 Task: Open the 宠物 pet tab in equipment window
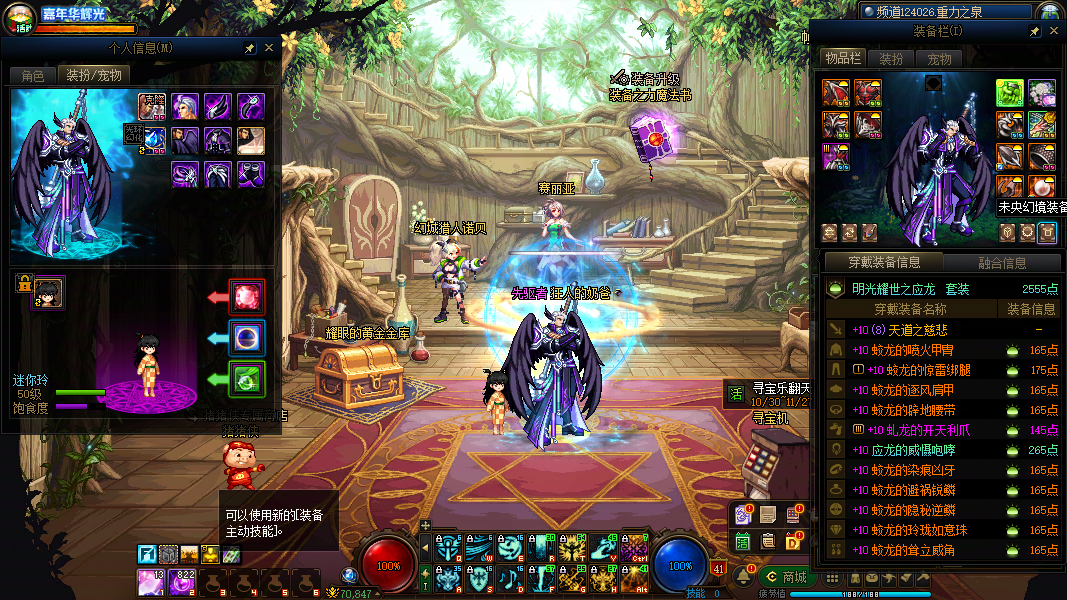[x=939, y=59]
